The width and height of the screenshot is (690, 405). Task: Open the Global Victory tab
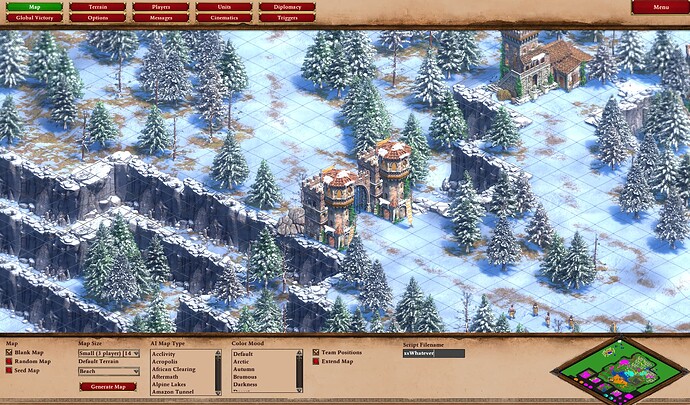click(36, 18)
